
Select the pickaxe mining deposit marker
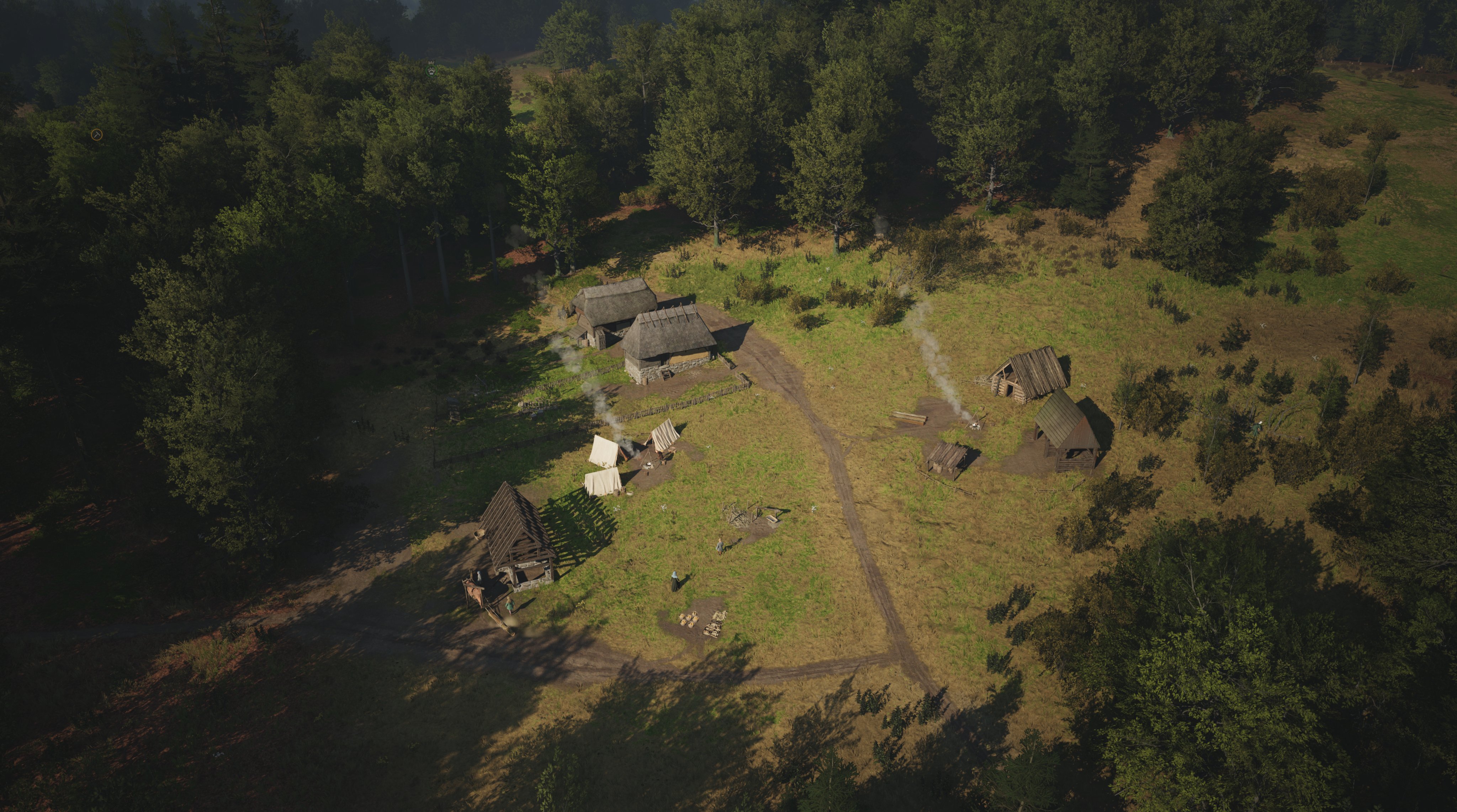96,134
